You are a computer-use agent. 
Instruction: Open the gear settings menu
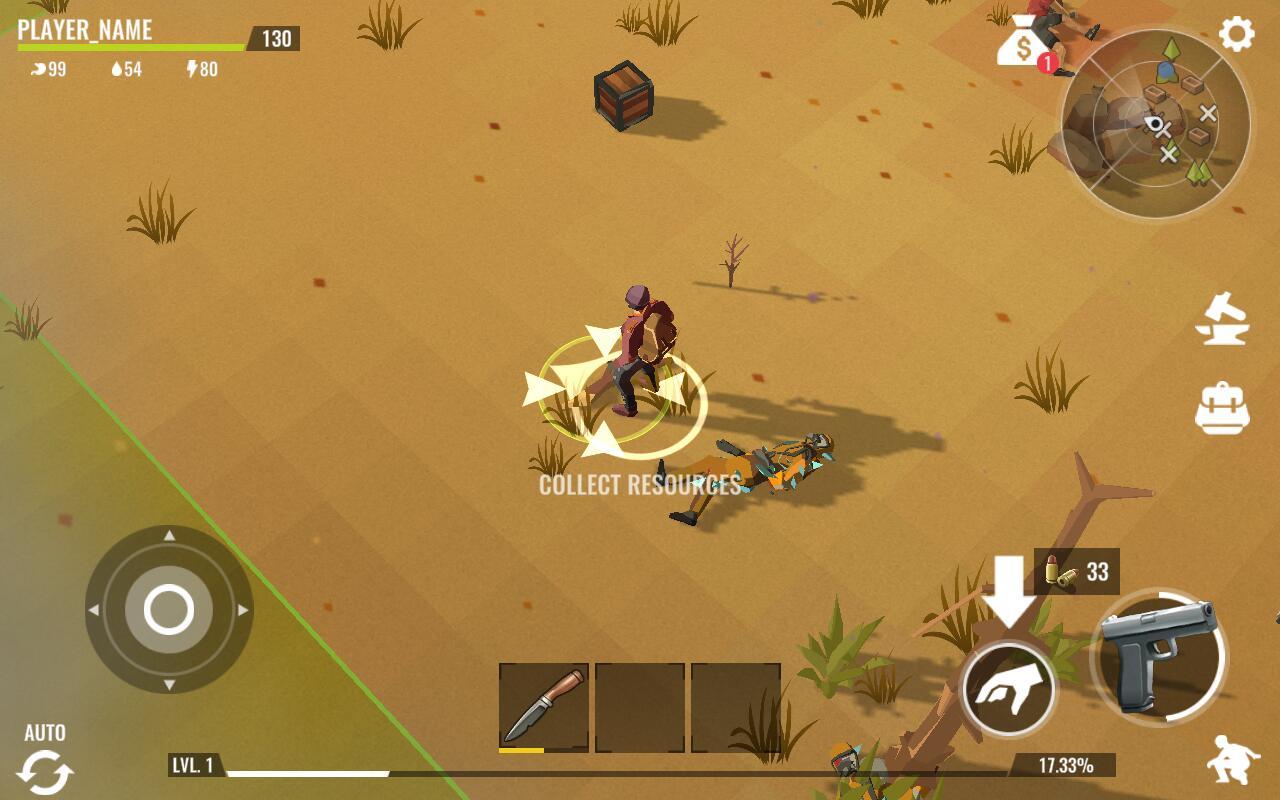click(1236, 35)
